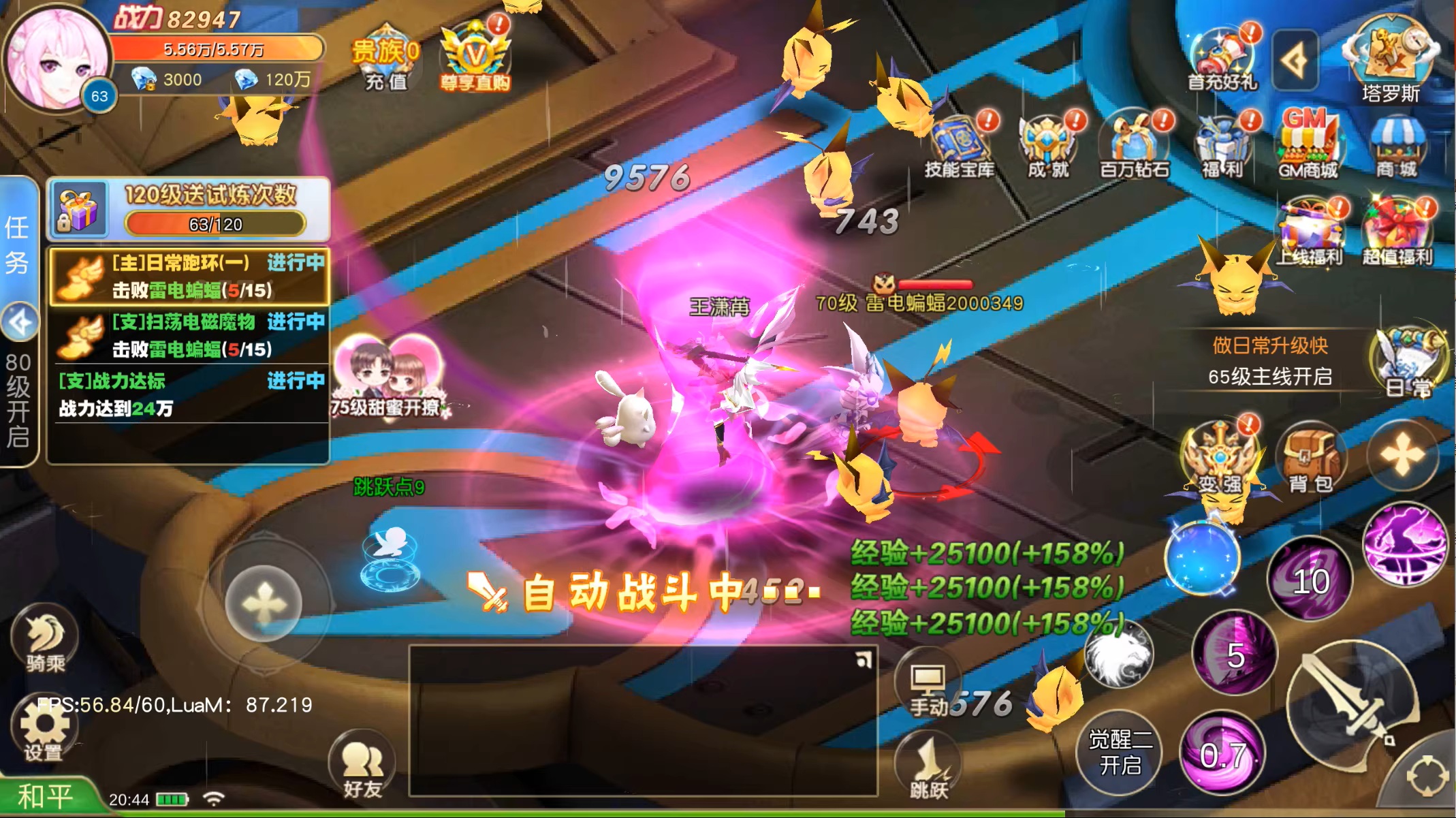The height and width of the screenshot is (818, 1456).
Task: Open the 充值 recharge icon
Action: pos(385,59)
